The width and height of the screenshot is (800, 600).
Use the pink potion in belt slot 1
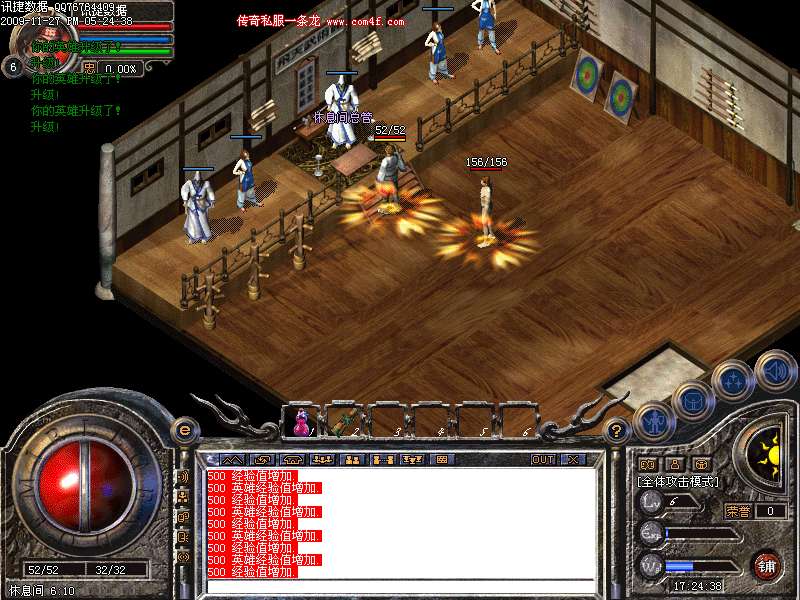pyautogui.click(x=300, y=422)
